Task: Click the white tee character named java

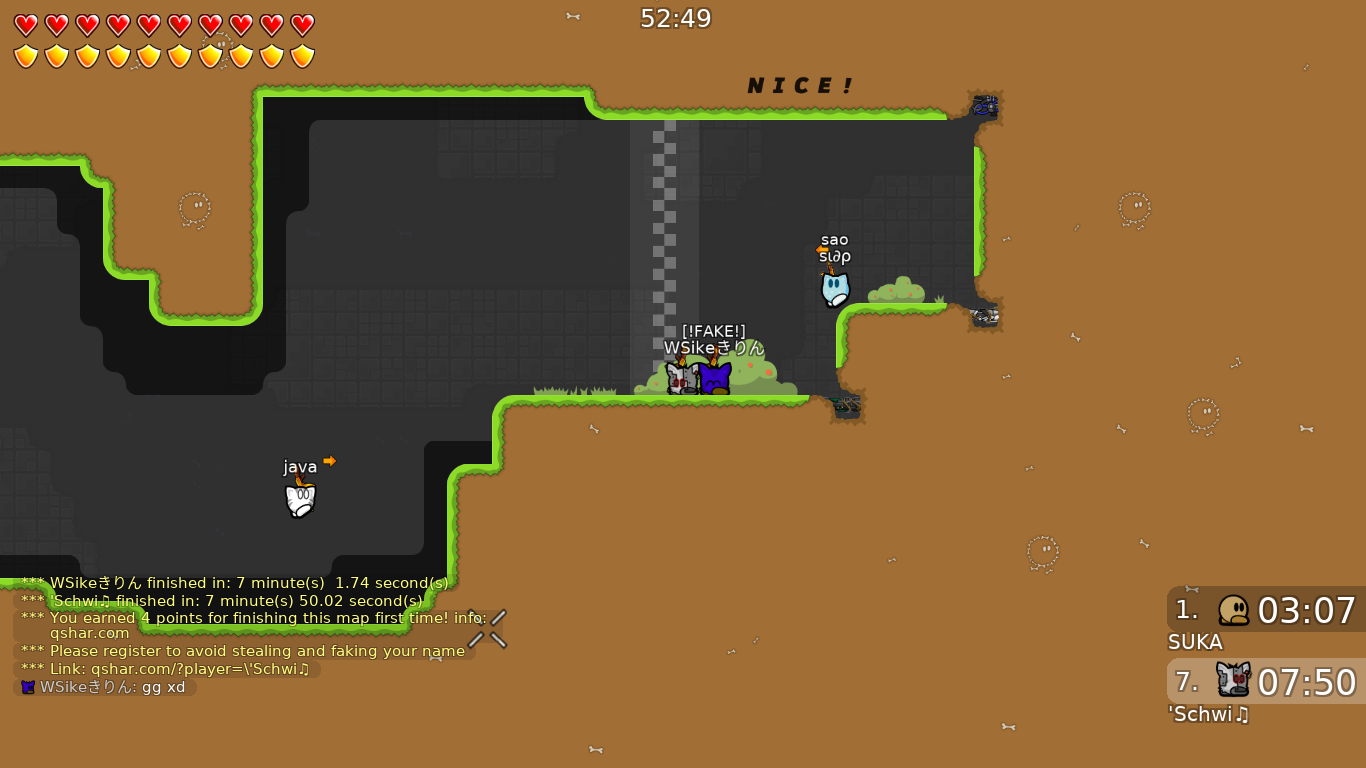Action: click(x=301, y=501)
